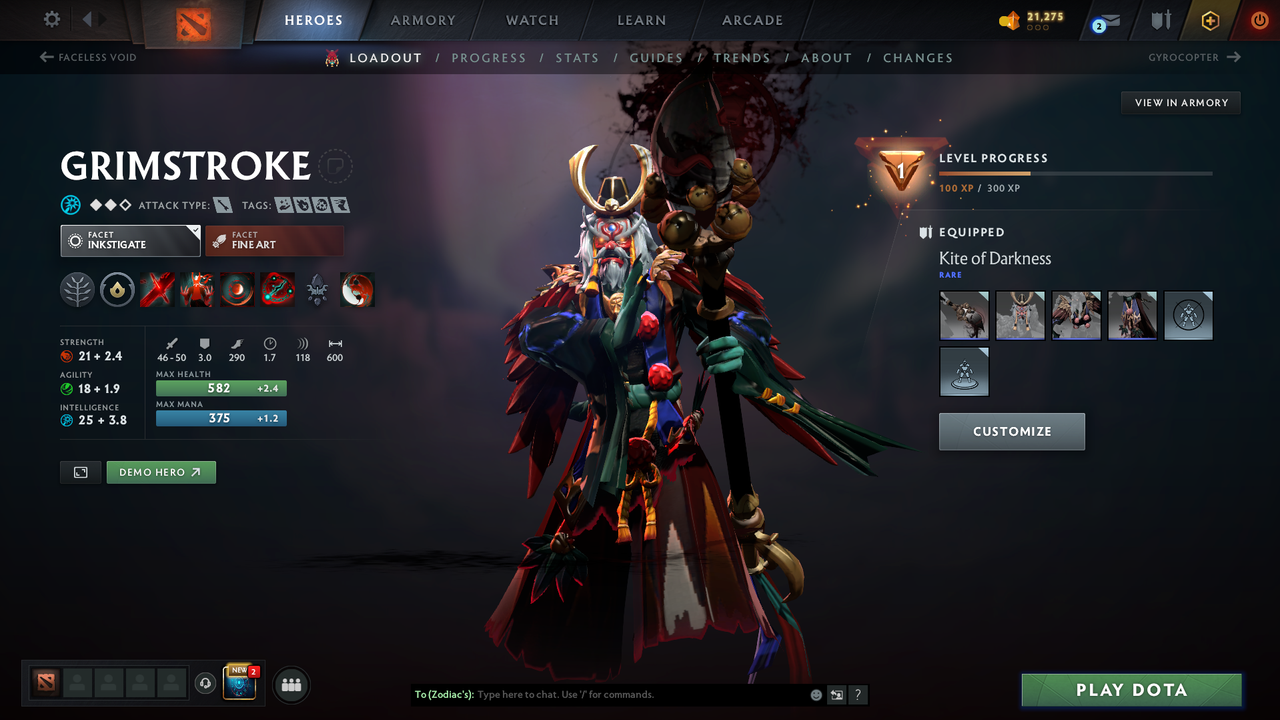This screenshot has width=1280, height=720.
Task: Select the Fine Art facet
Action: tap(274, 240)
